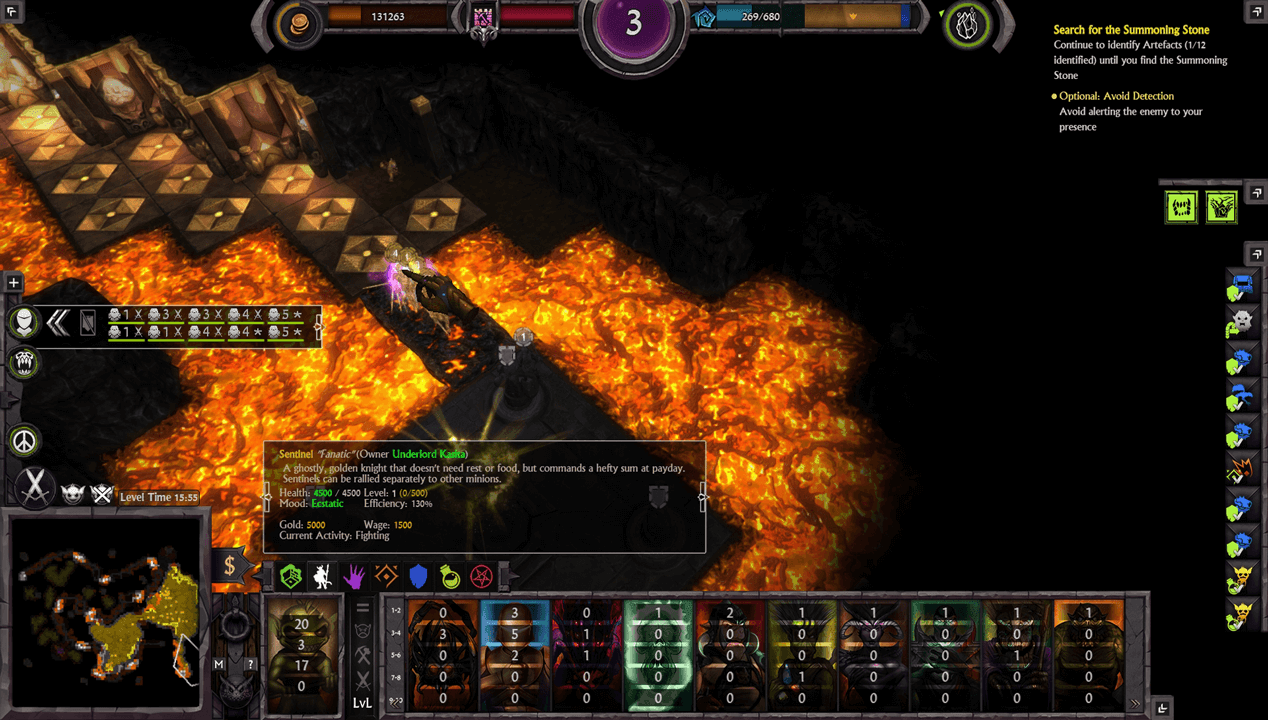Collapse the quest objective panel
Viewport: 1268px width, 720px height.
pos(1256,11)
